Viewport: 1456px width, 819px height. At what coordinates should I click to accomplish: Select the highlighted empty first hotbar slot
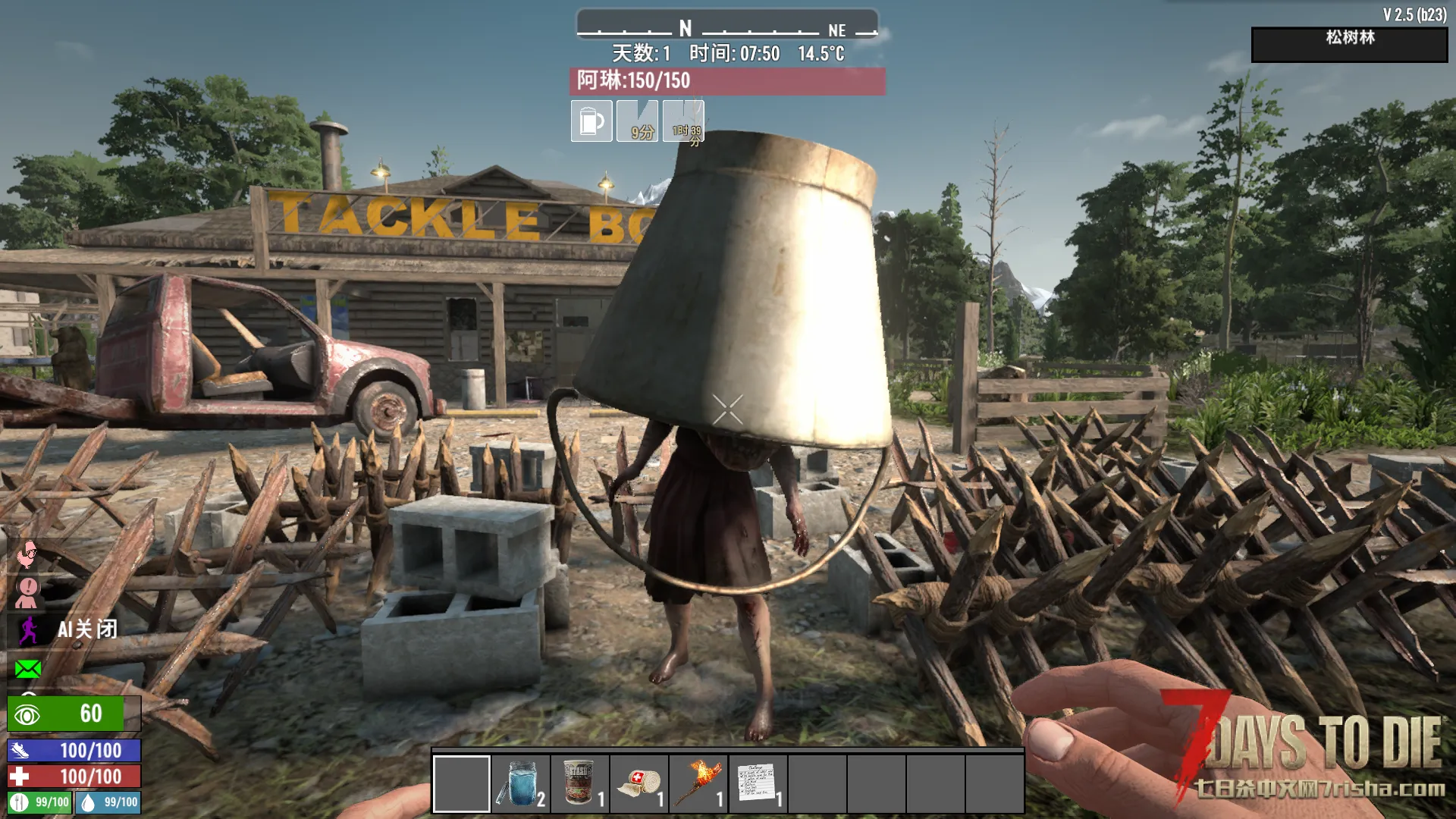462,783
